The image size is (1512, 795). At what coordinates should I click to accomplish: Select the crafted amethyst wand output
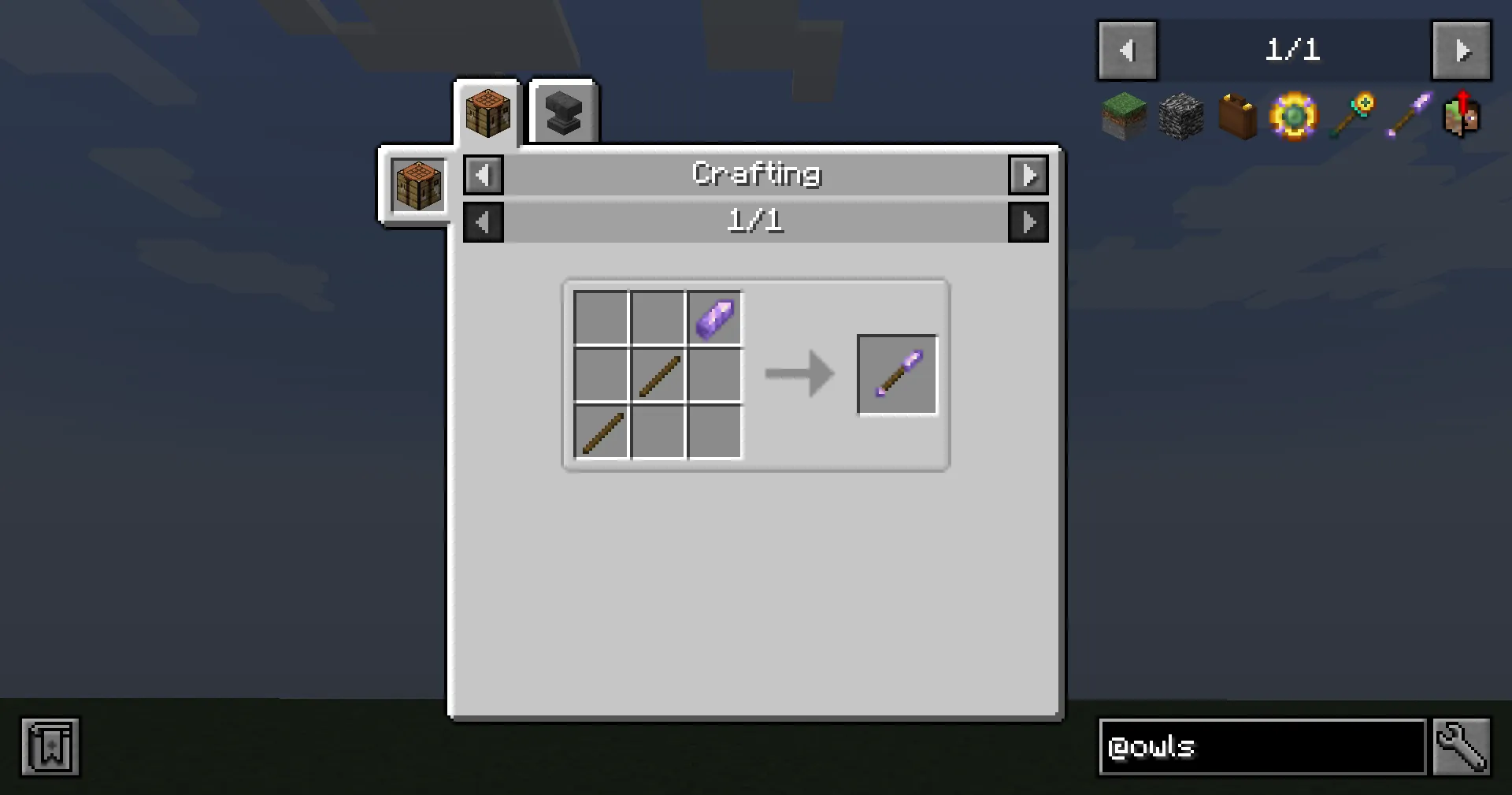[x=897, y=374]
